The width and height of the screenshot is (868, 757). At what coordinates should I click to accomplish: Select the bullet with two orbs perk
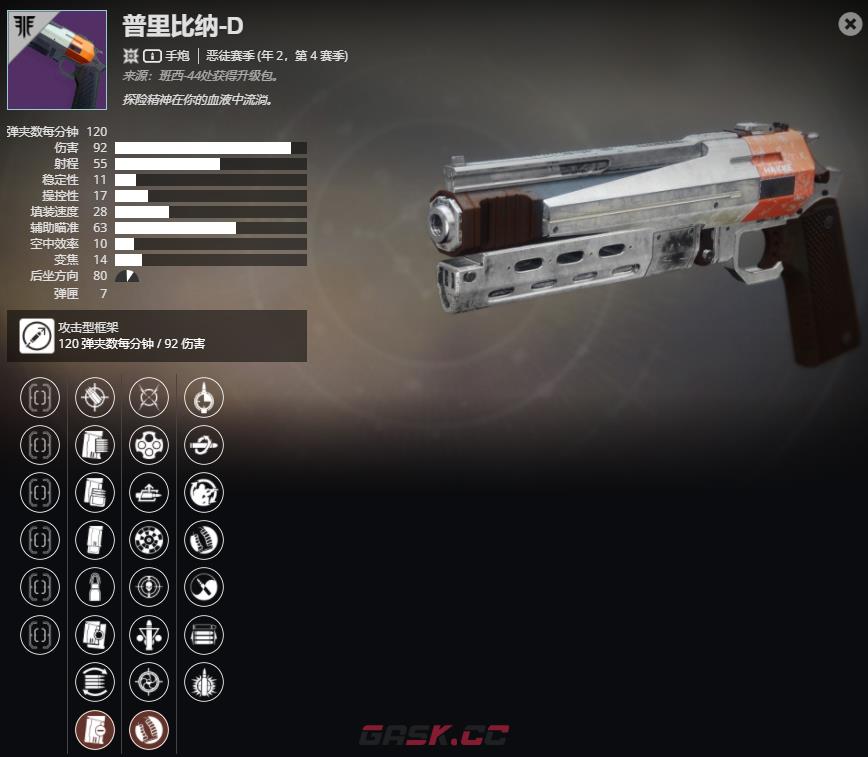pos(149,635)
